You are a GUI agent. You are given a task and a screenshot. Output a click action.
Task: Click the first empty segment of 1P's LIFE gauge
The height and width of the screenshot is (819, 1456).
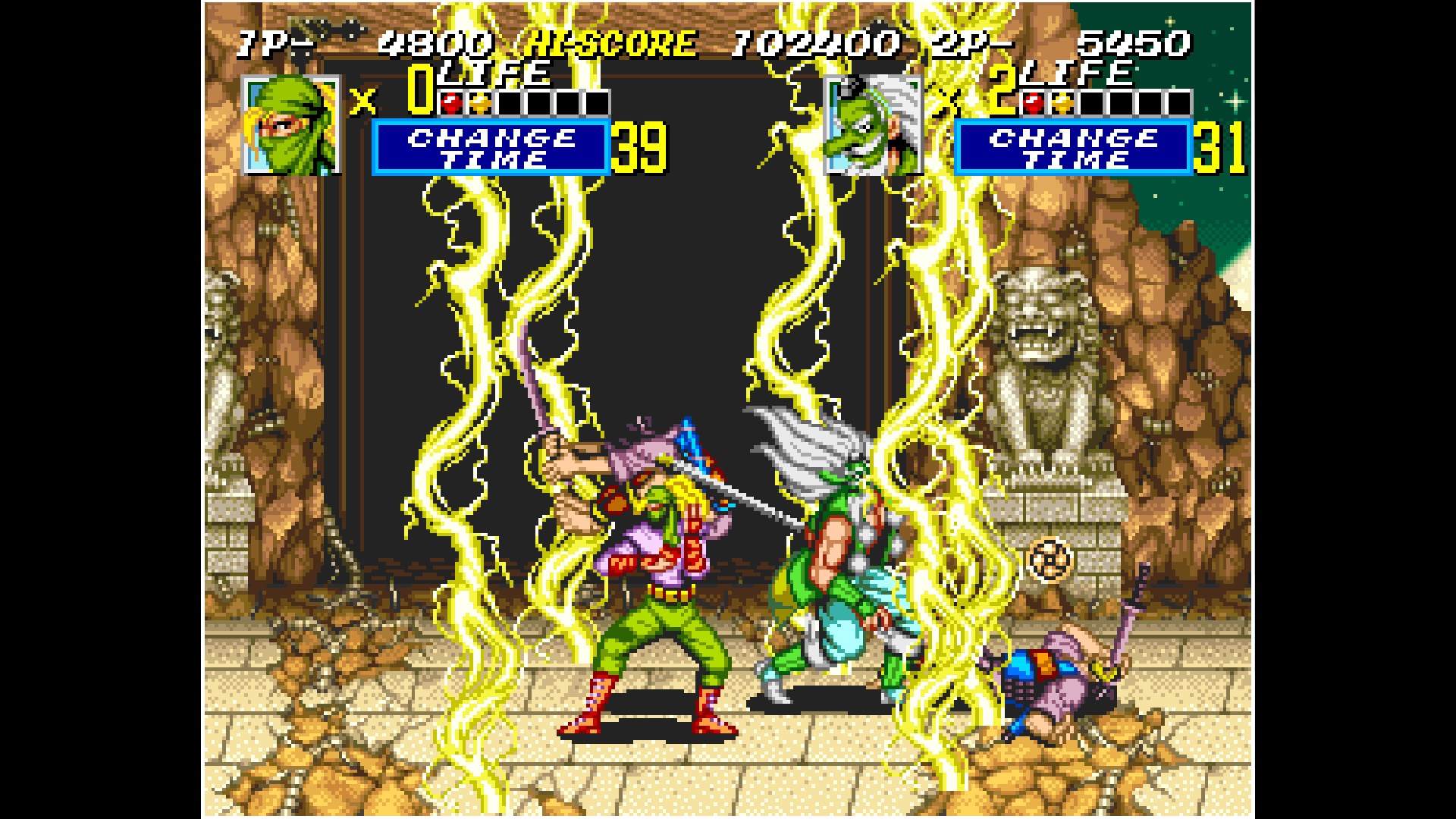pyautogui.click(x=508, y=100)
